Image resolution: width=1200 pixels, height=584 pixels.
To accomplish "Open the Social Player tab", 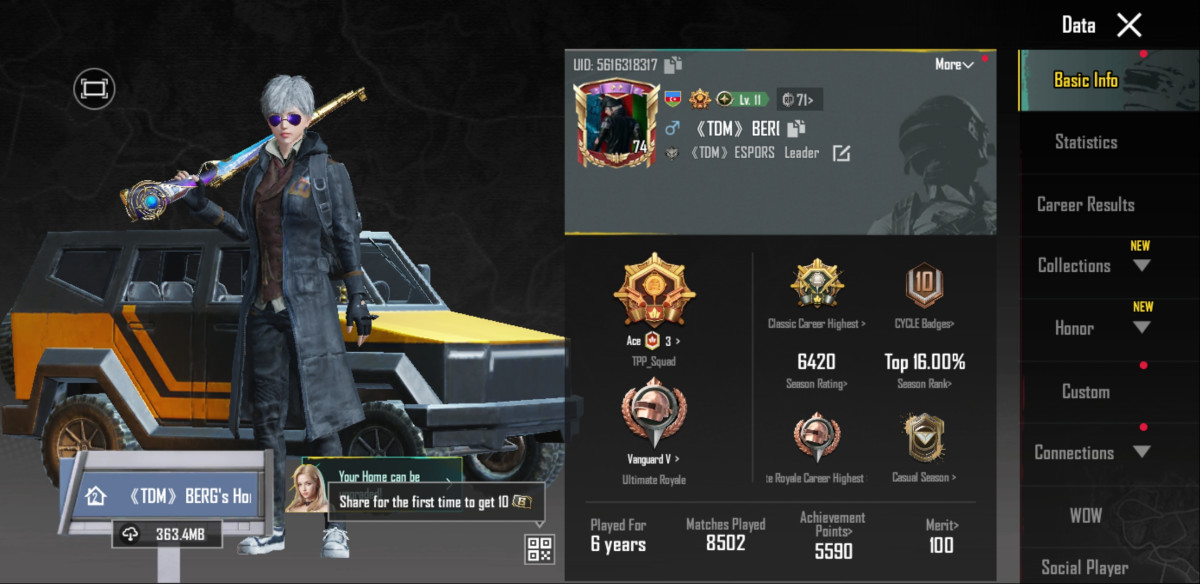I will pos(1086,567).
